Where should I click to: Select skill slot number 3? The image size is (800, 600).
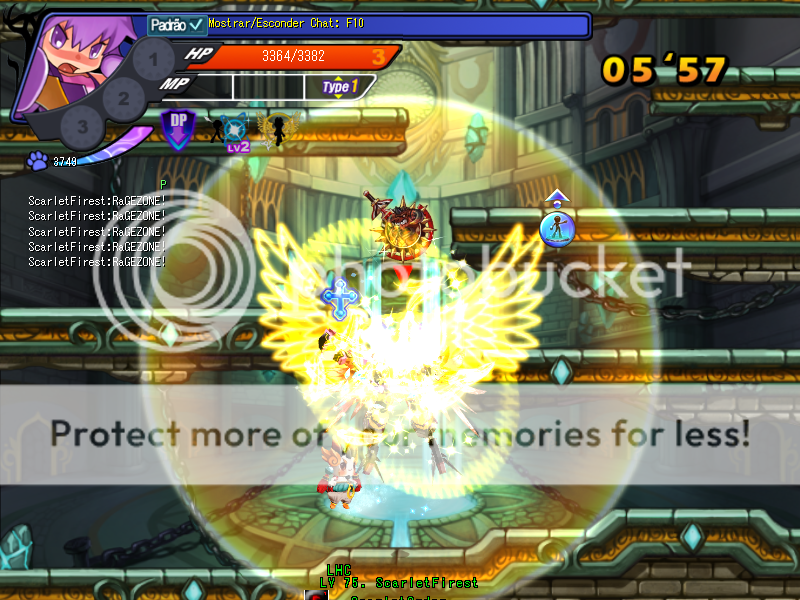(x=82, y=127)
